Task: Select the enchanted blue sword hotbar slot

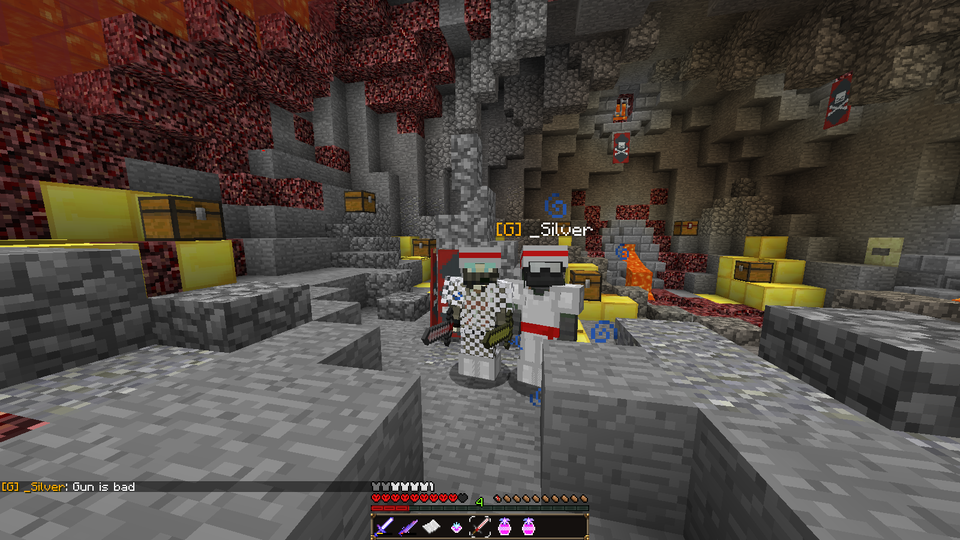Action: pyautogui.click(x=385, y=527)
